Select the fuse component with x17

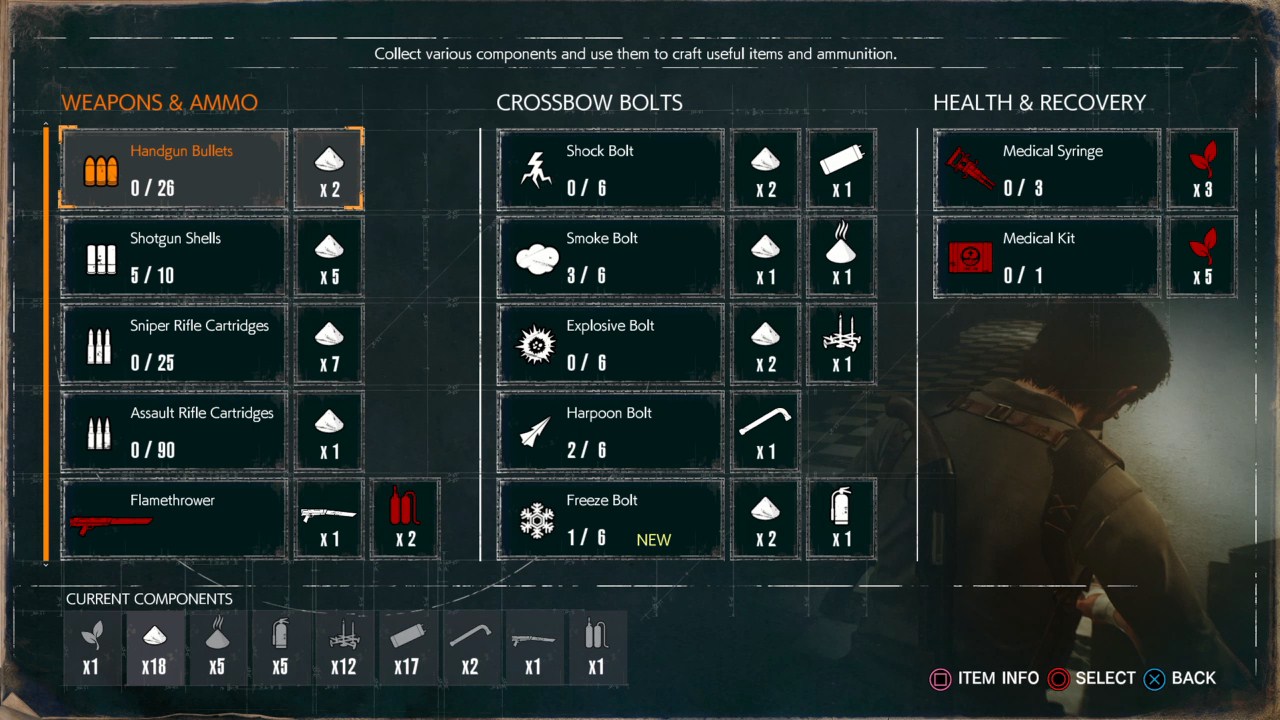click(x=406, y=647)
